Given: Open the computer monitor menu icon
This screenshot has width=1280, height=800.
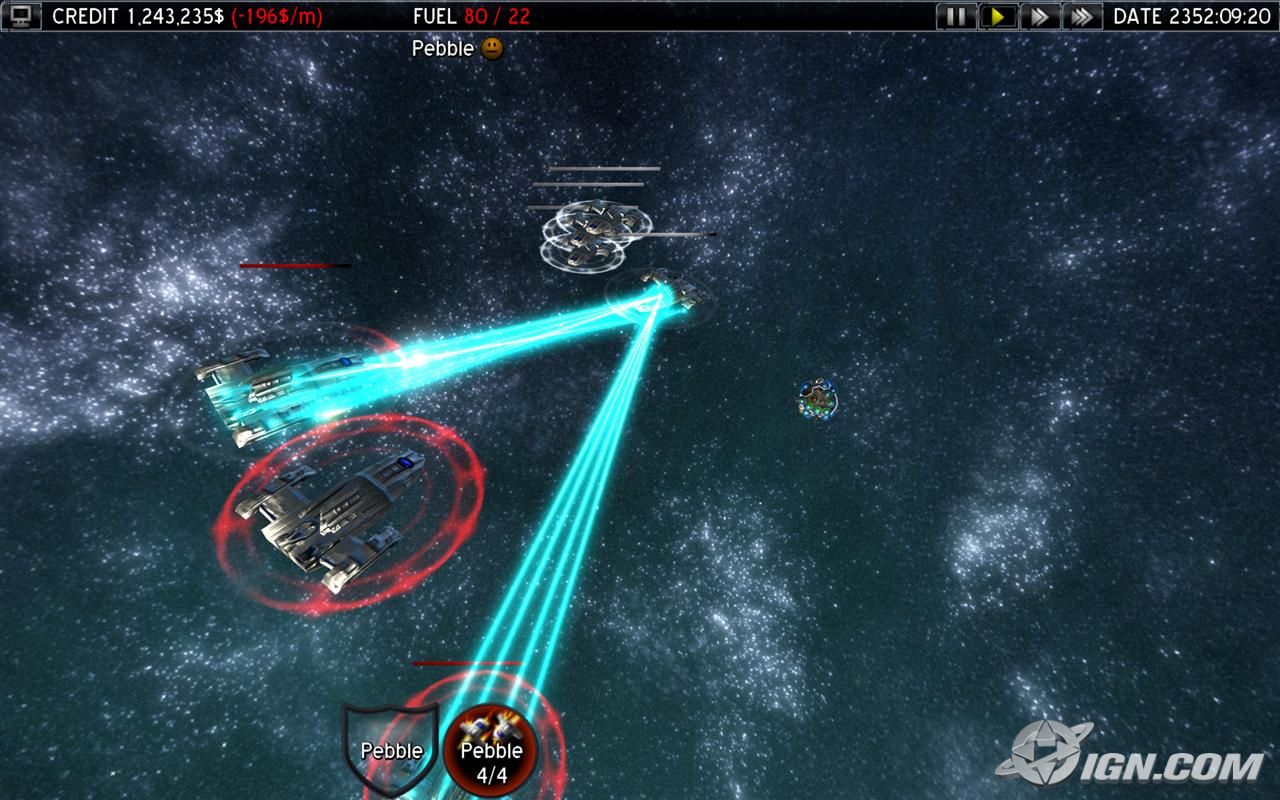Looking at the screenshot, I should (x=21, y=16).
